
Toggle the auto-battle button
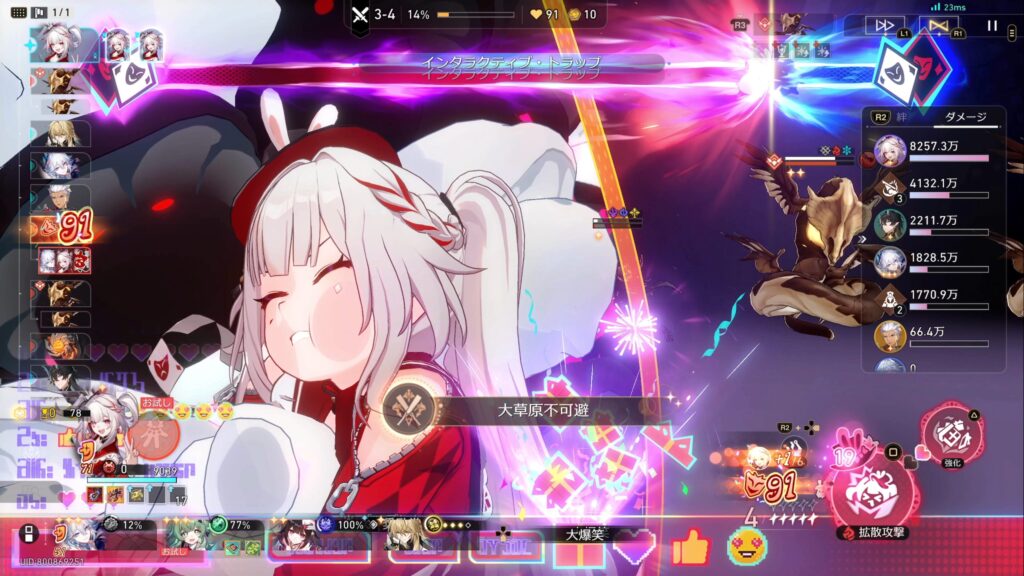point(938,26)
